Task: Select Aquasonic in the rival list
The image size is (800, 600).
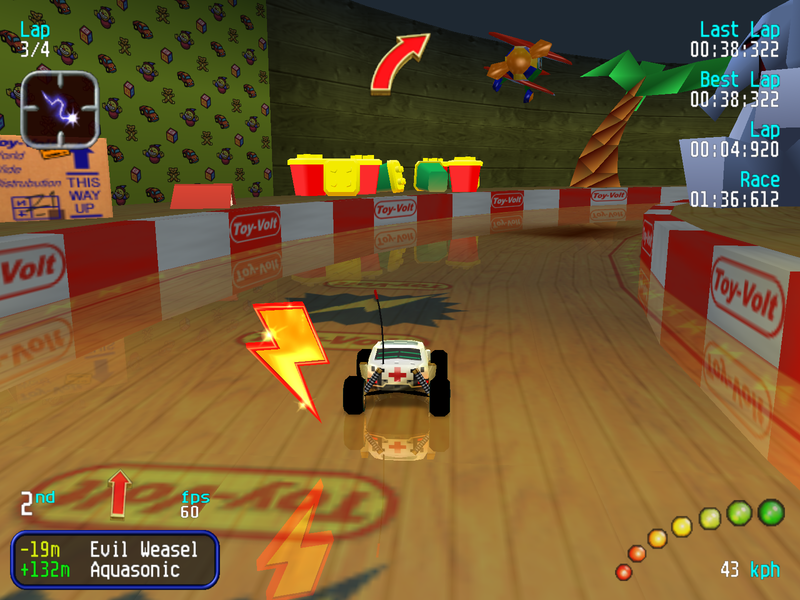Action: (134, 570)
